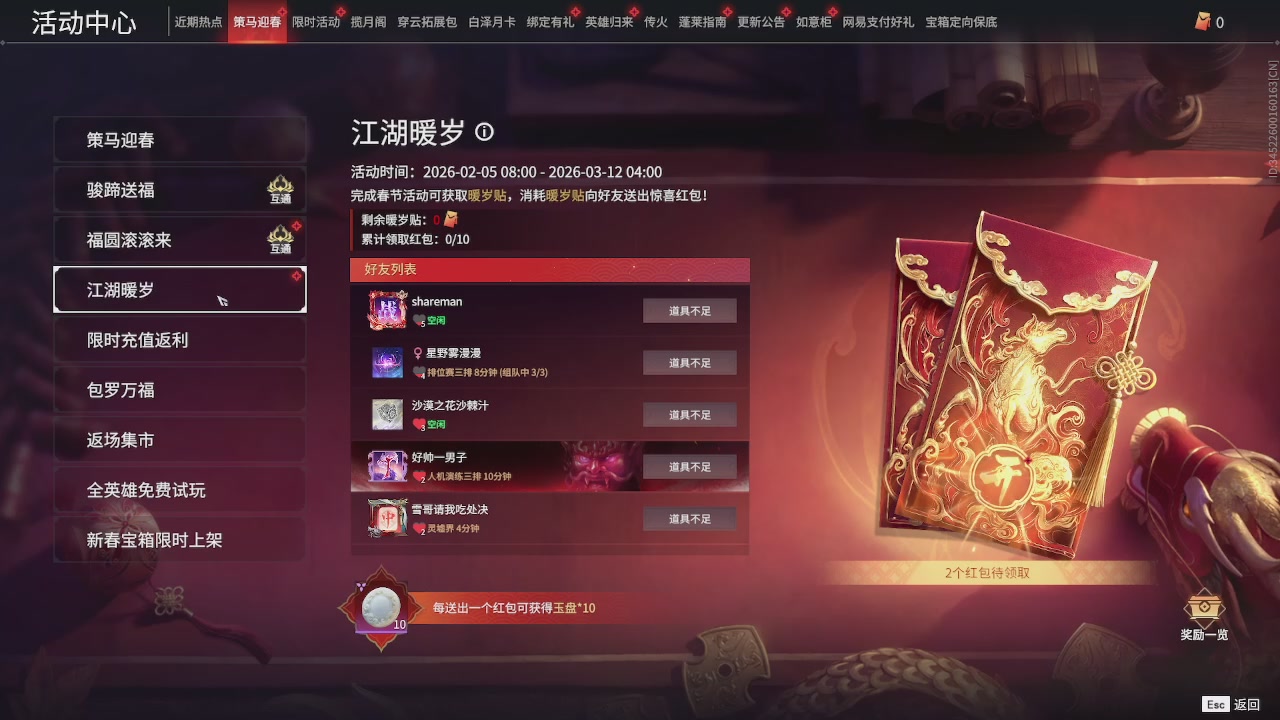
Task: Click shareman's avatar portrait
Action: (387, 309)
